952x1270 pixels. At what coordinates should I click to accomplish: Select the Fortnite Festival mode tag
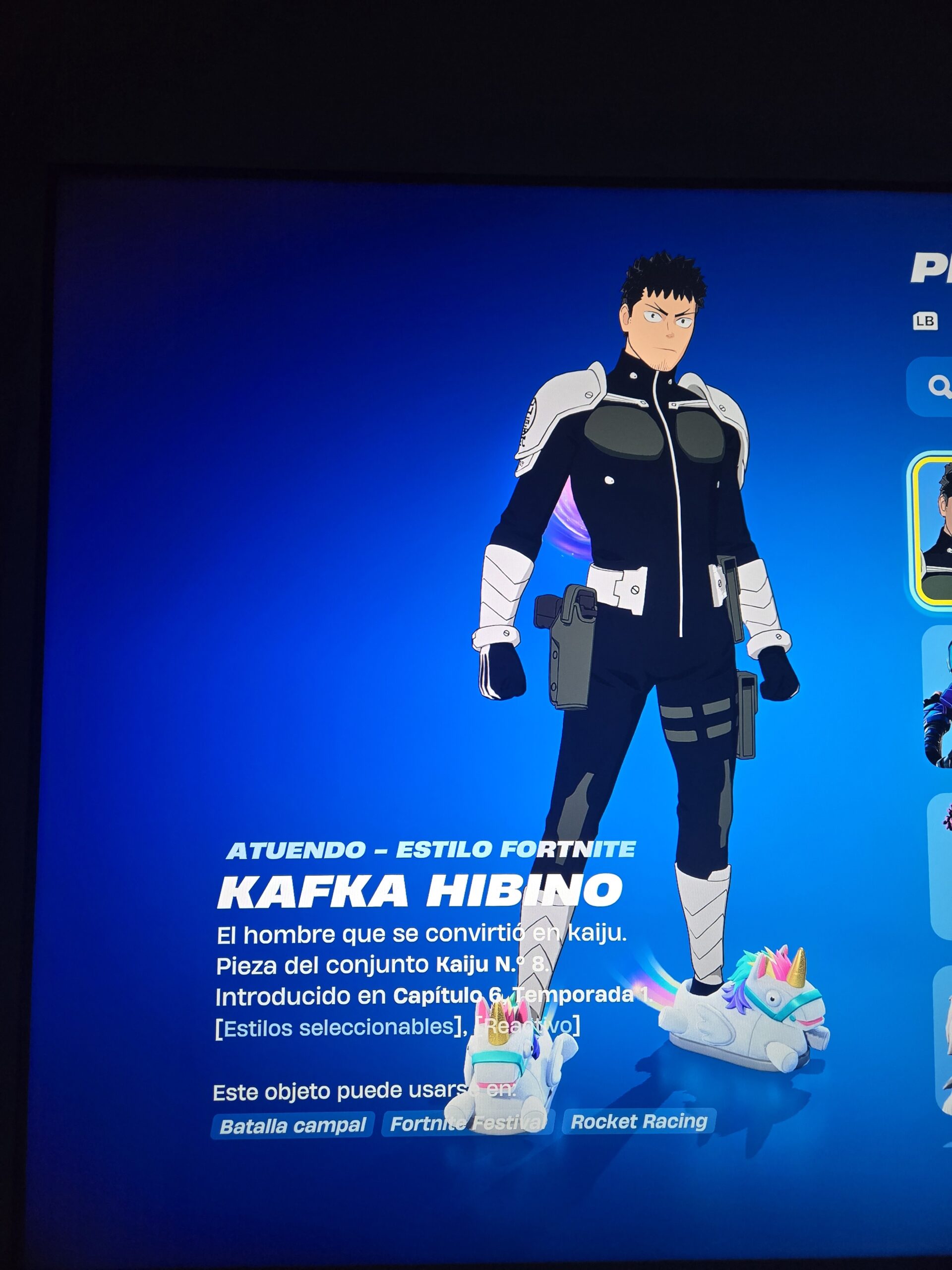point(467,1124)
